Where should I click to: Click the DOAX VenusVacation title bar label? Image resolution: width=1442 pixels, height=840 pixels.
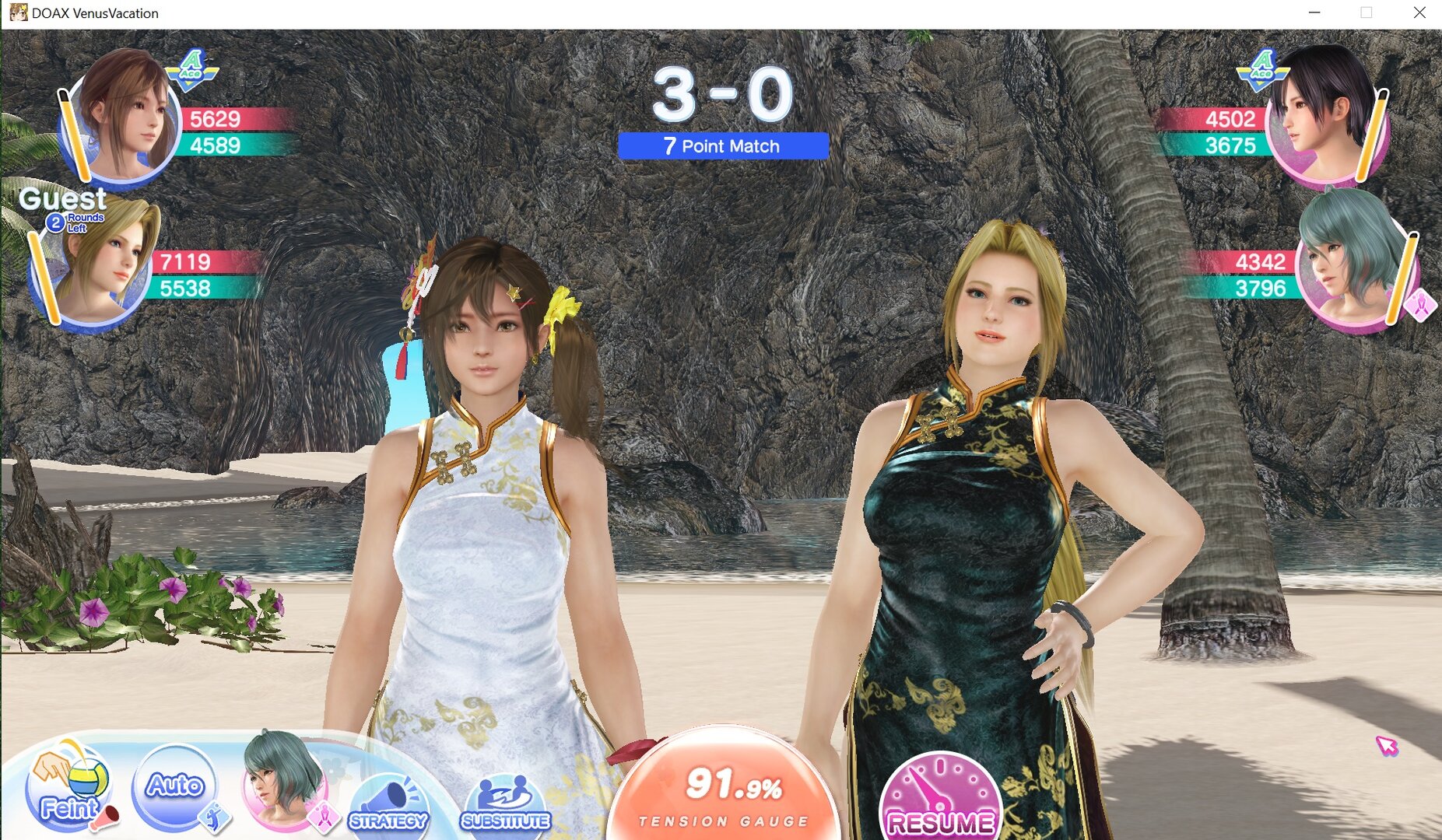pos(95,12)
